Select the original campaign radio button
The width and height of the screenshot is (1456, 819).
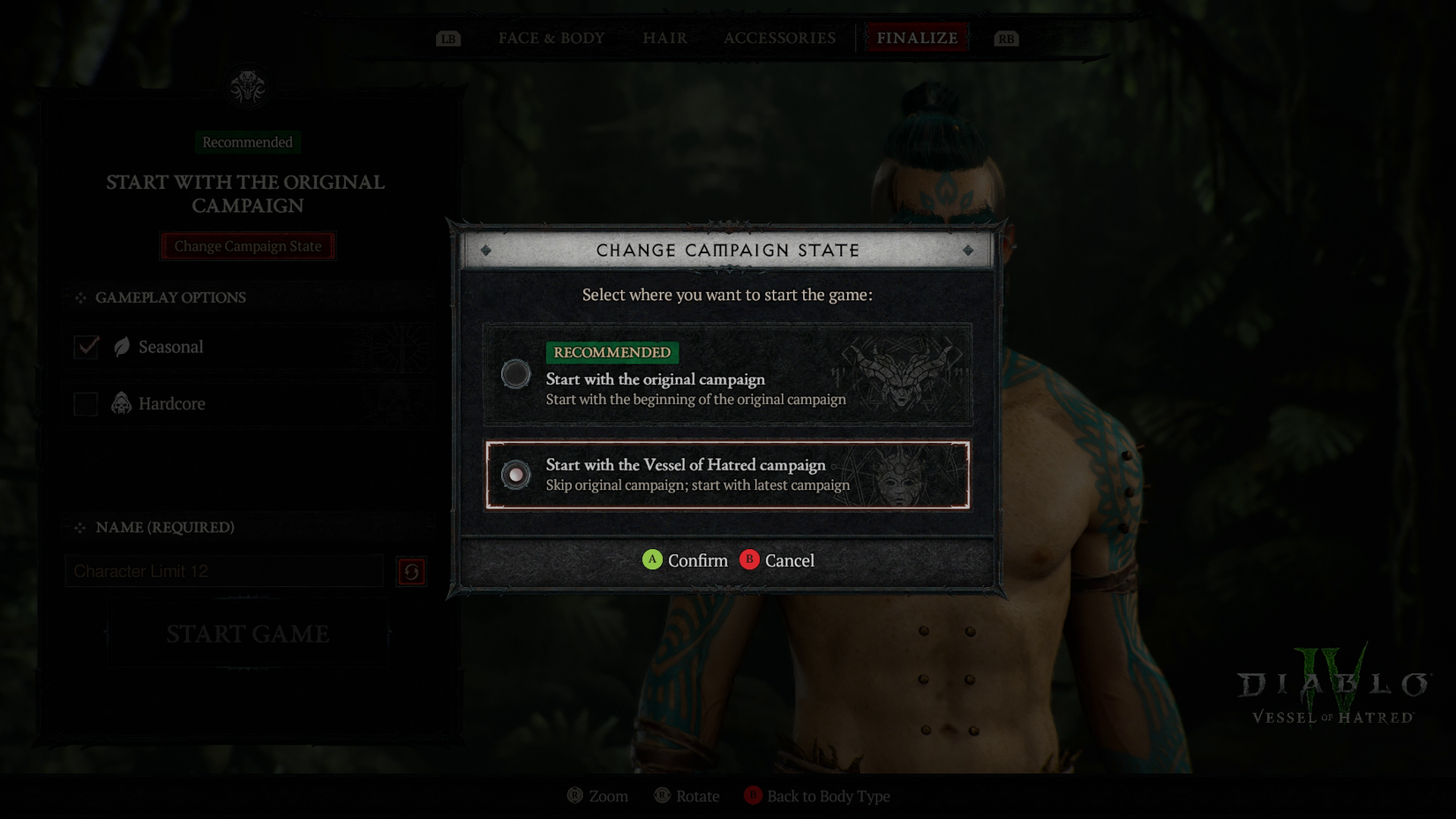pos(515,374)
